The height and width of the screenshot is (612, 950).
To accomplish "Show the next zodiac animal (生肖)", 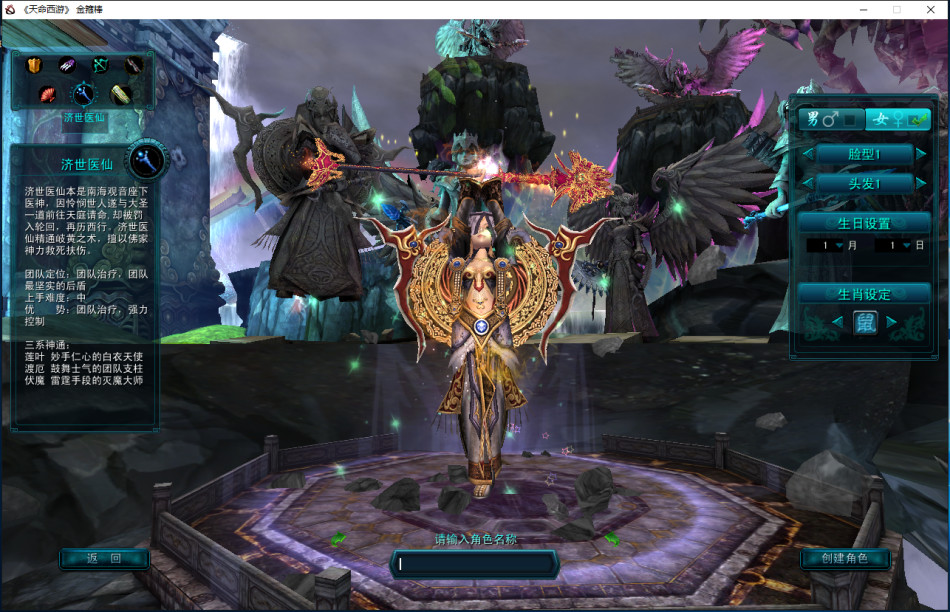I will (x=891, y=322).
